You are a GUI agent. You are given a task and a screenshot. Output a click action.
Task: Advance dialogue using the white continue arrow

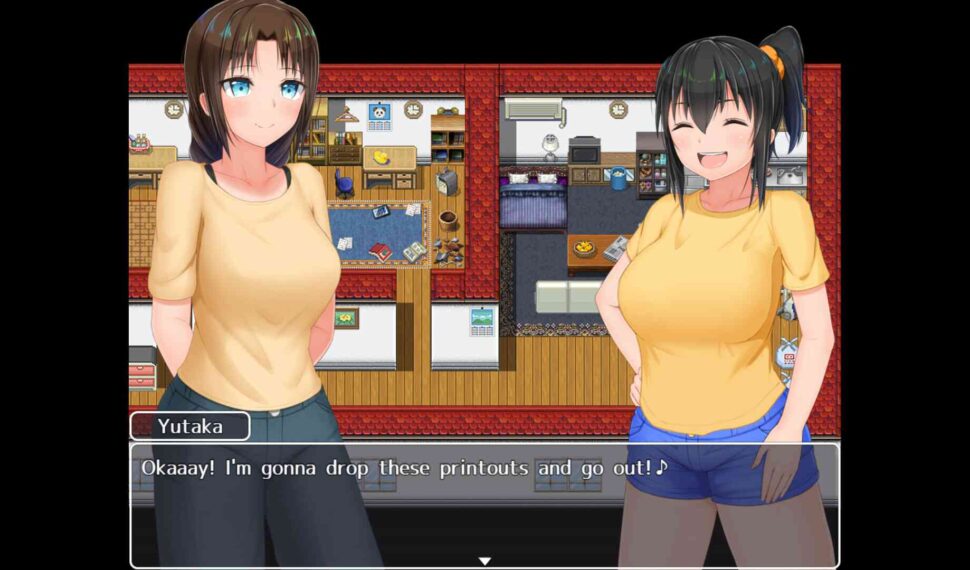click(x=485, y=561)
